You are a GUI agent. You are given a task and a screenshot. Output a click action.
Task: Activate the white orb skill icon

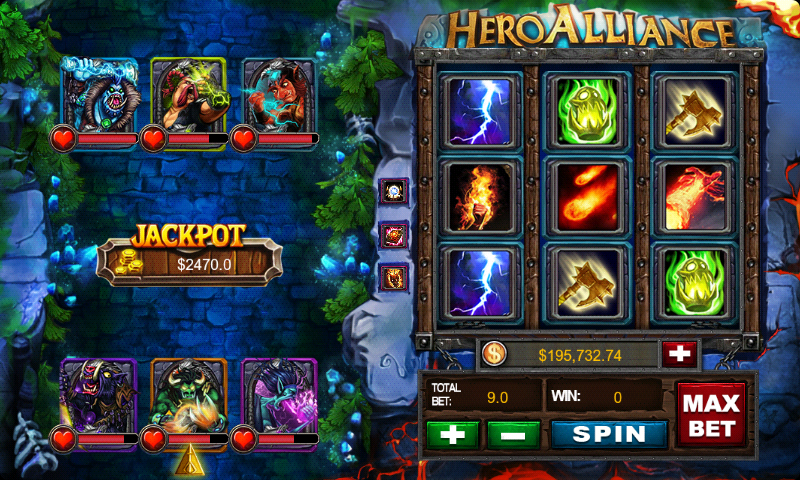click(395, 192)
